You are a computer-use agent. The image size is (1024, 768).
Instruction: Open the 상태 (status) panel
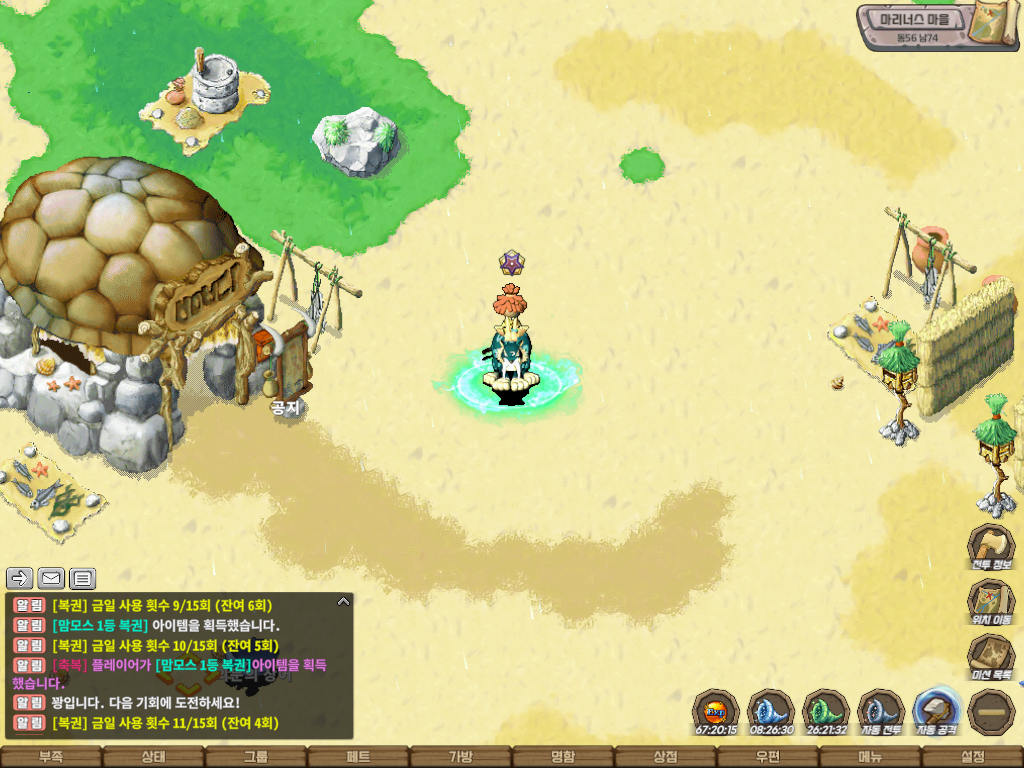[x=153, y=757]
